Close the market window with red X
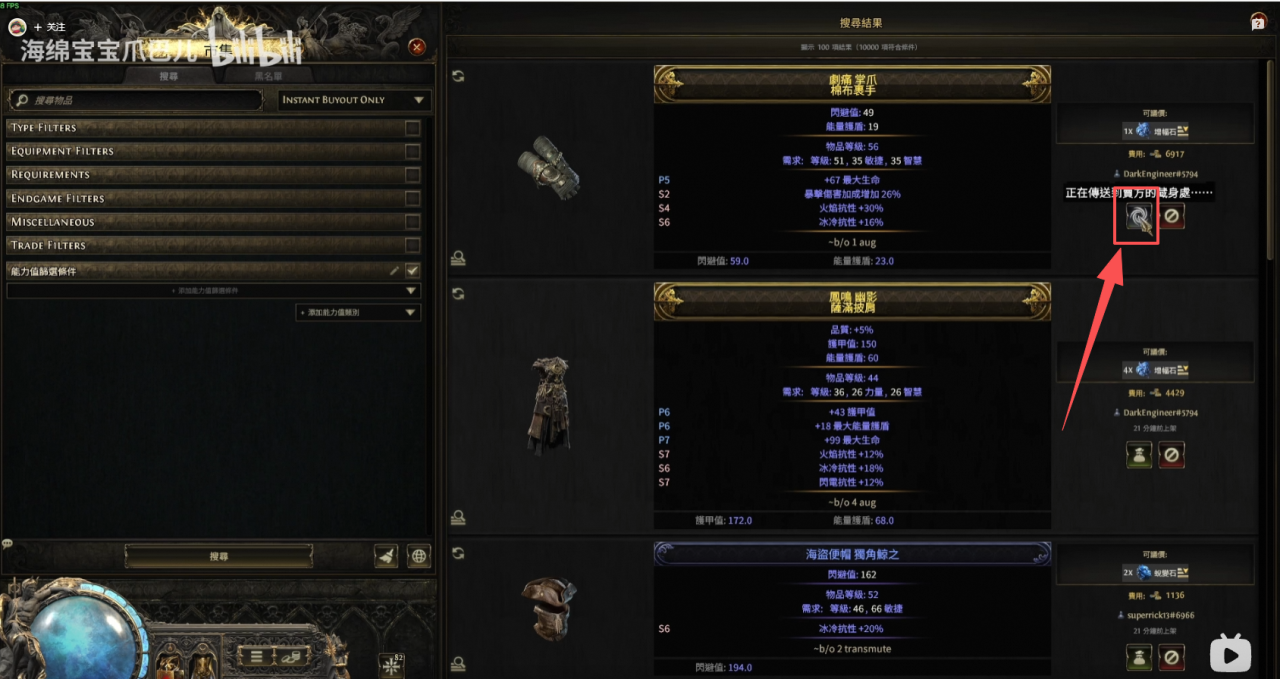1280x679 pixels. click(417, 47)
